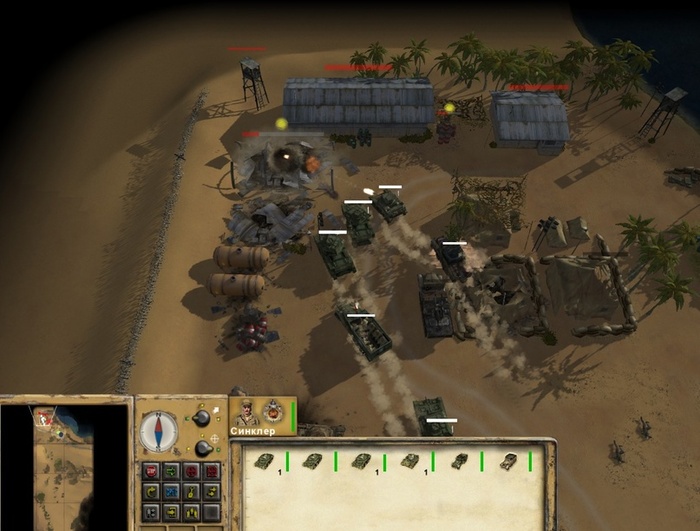Viewport: 700px width, 531px height.
Task: Activate the red STOP command button
Action: tap(152, 471)
